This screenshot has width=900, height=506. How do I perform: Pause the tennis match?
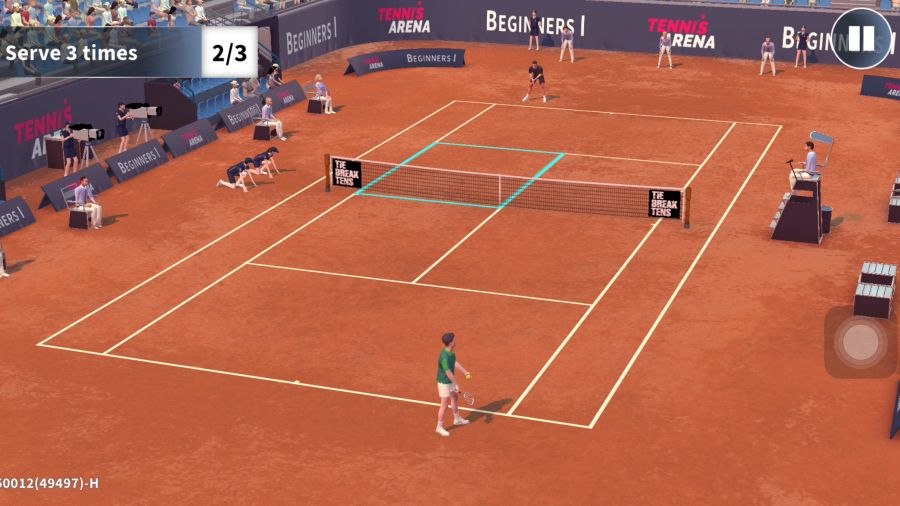pos(861,39)
